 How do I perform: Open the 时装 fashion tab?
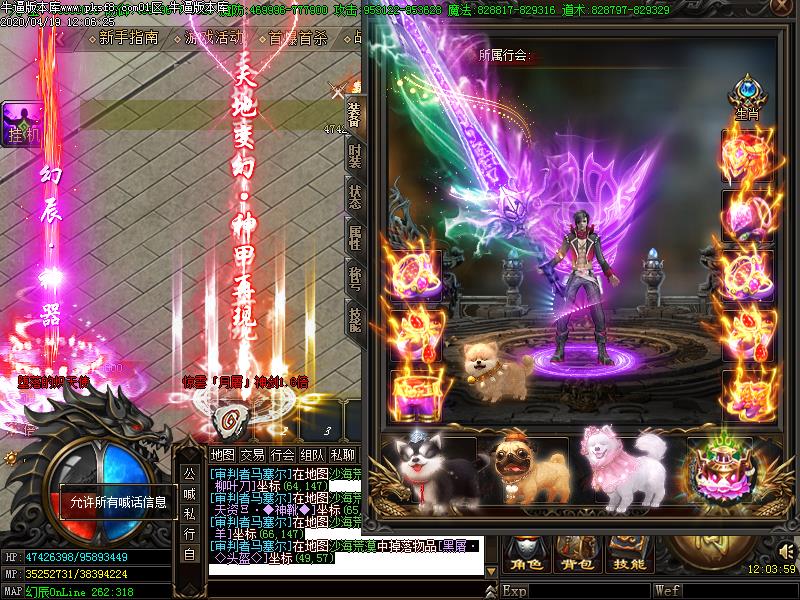coord(354,155)
